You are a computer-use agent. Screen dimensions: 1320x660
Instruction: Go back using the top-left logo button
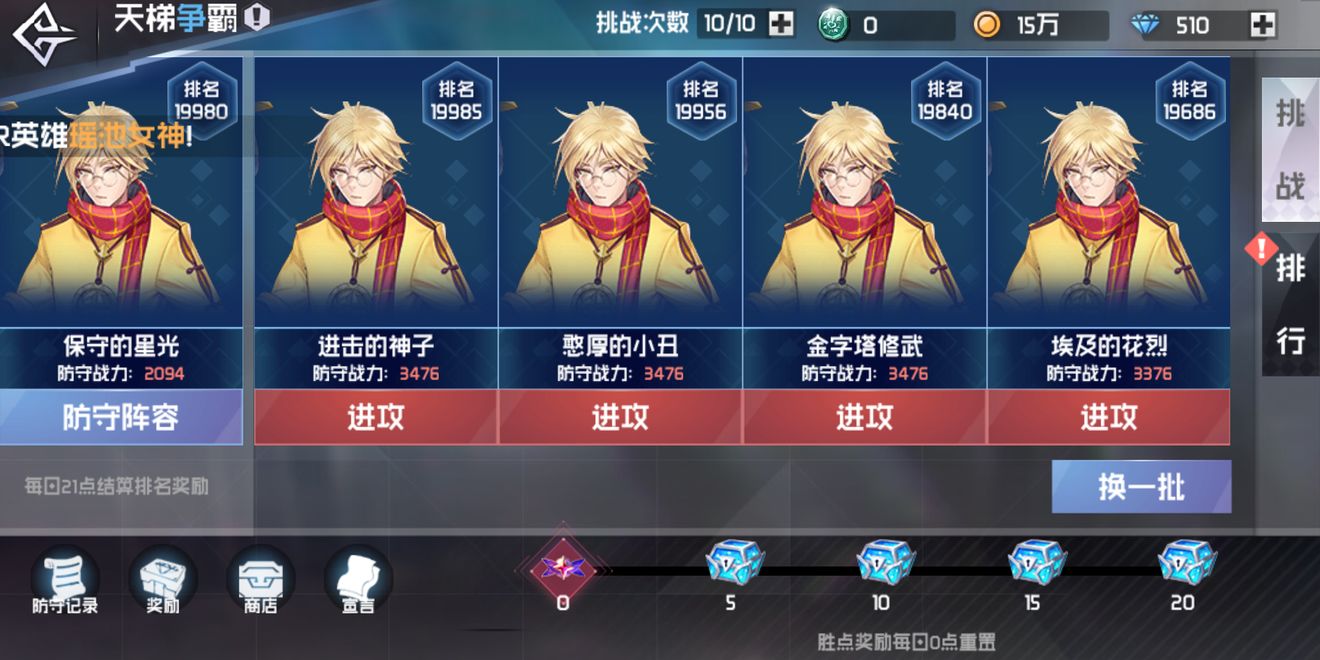[45, 33]
